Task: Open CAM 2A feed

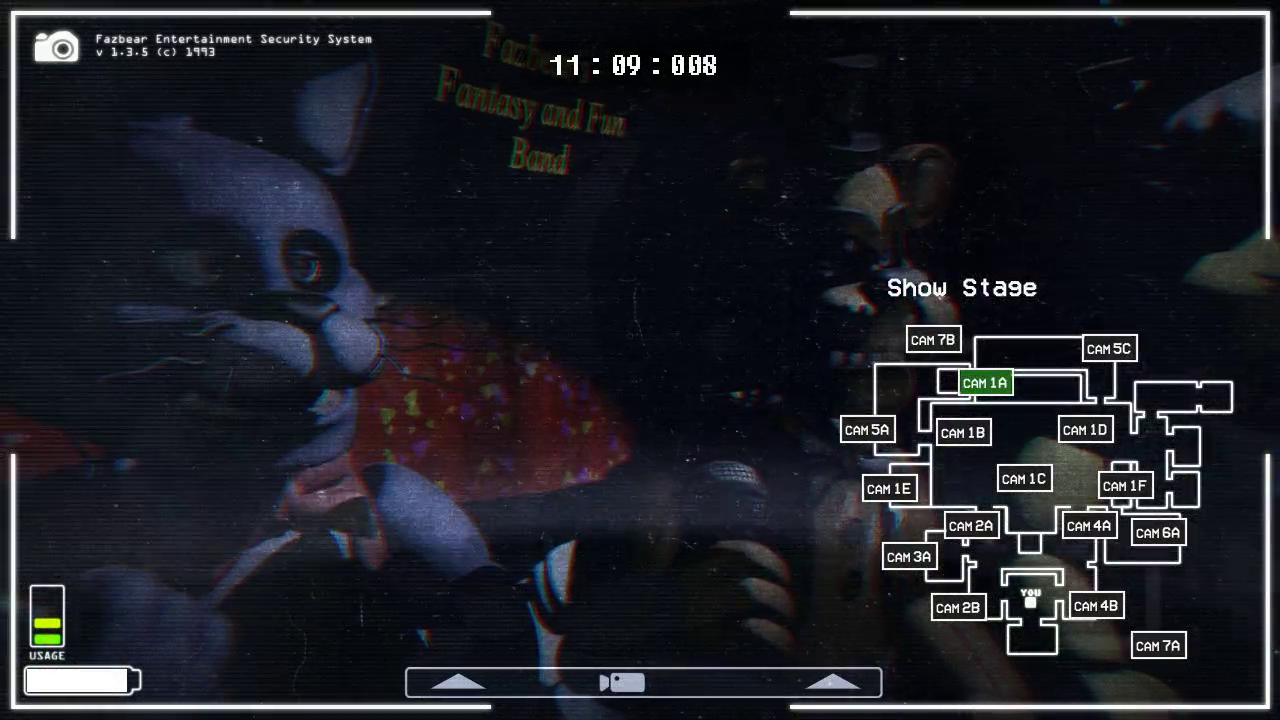Action: pyautogui.click(x=970, y=525)
